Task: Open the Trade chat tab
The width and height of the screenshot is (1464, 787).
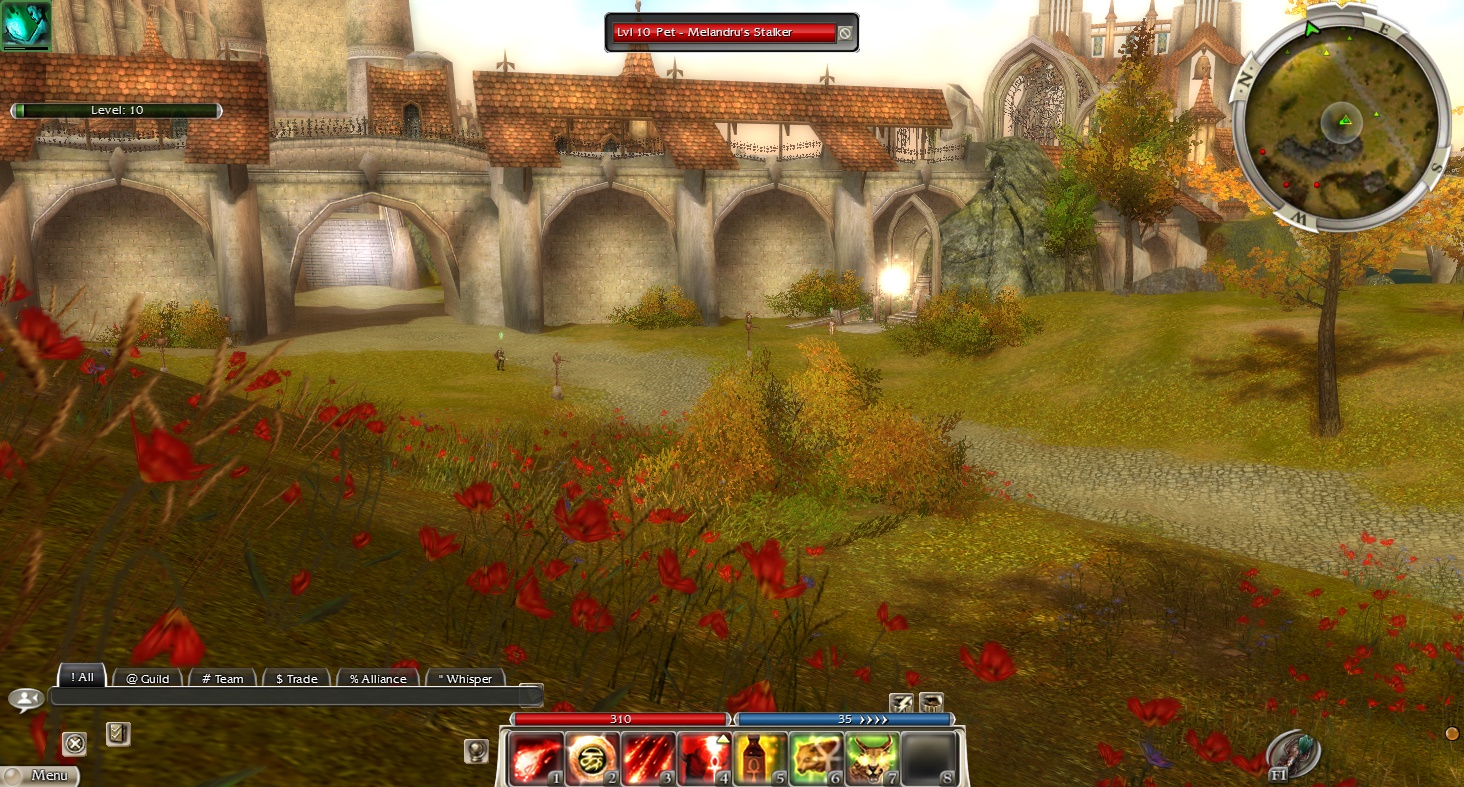Action: click(296, 679)
